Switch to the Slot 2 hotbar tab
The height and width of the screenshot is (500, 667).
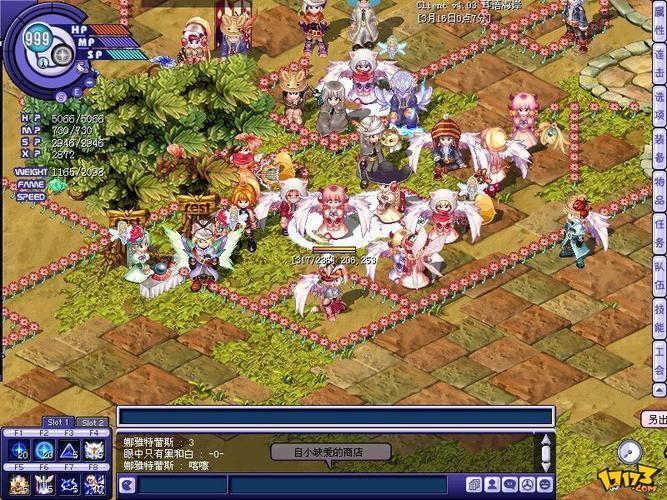click(x=93, y=423)
